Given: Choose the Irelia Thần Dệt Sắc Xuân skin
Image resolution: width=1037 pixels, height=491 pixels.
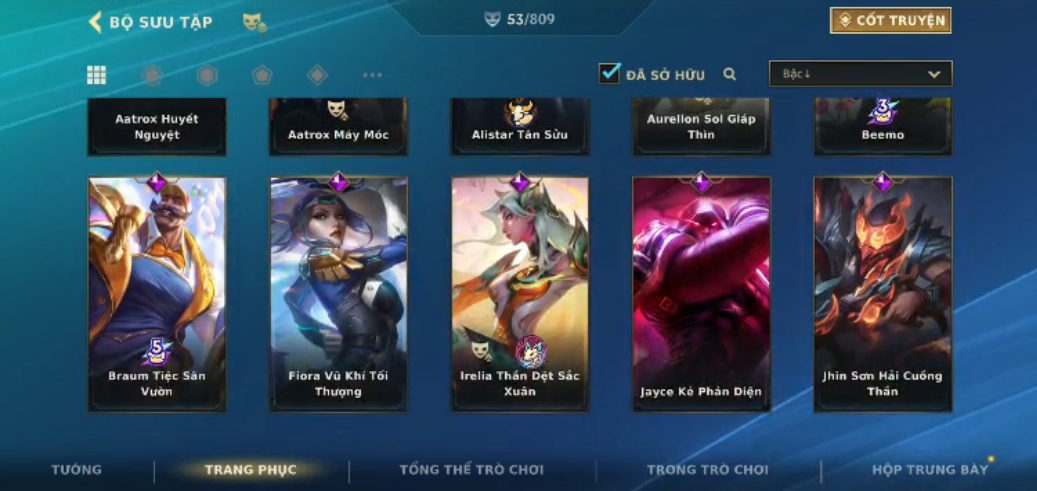Looking at the screenshot, I should 520,294.
